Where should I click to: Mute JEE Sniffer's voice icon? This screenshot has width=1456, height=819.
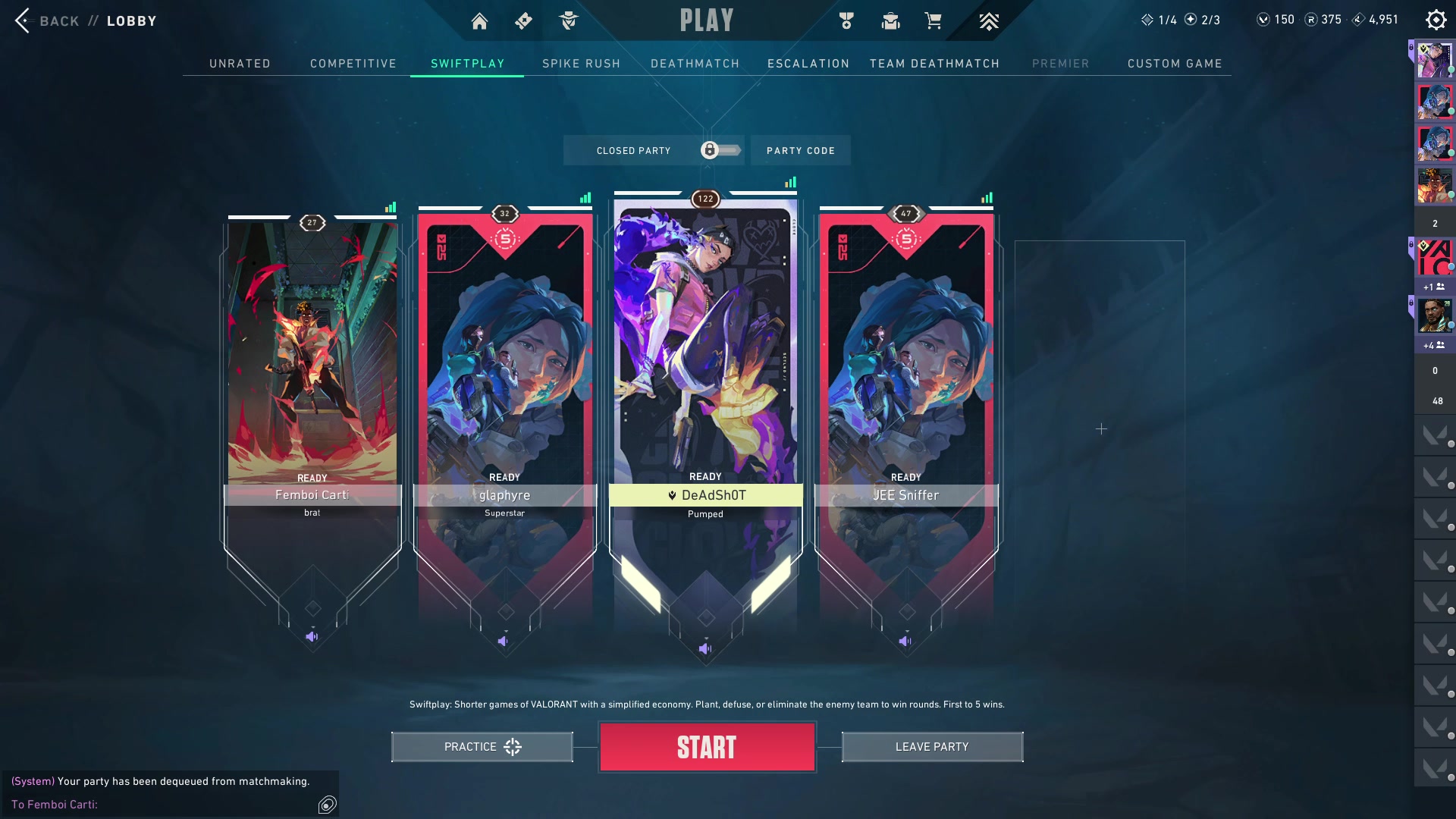[x=905, y=642]
